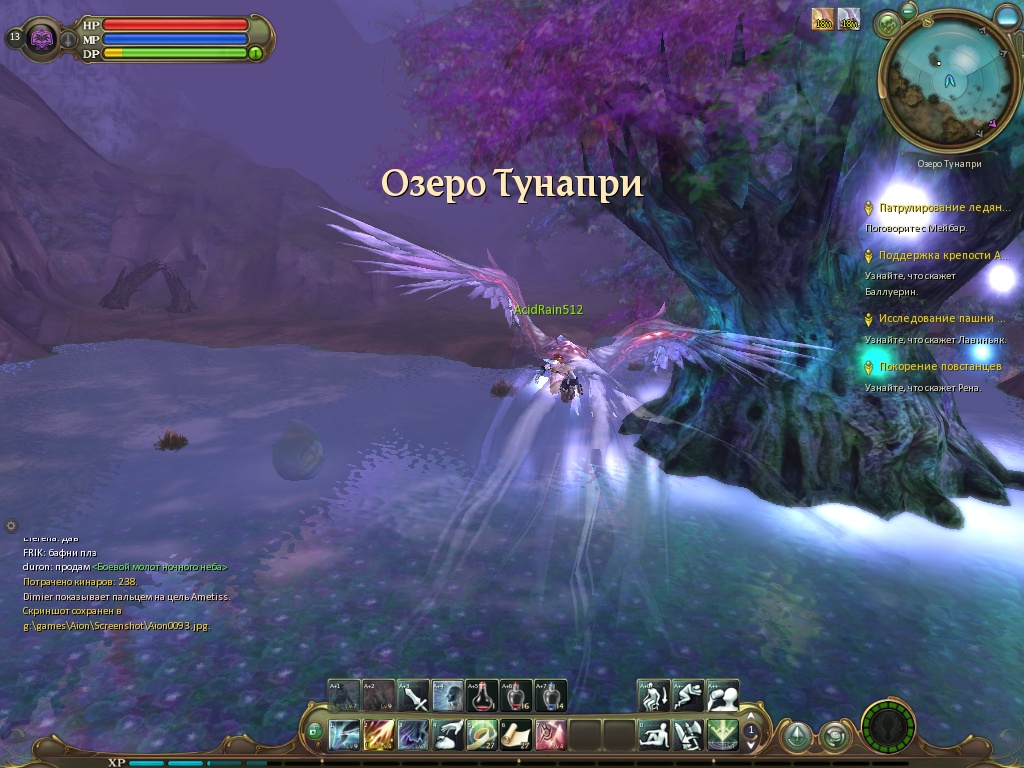Click the linked item "Боевой молот ночного неба"
Viewport: 1024px width, 768px height.
[160, 567]
